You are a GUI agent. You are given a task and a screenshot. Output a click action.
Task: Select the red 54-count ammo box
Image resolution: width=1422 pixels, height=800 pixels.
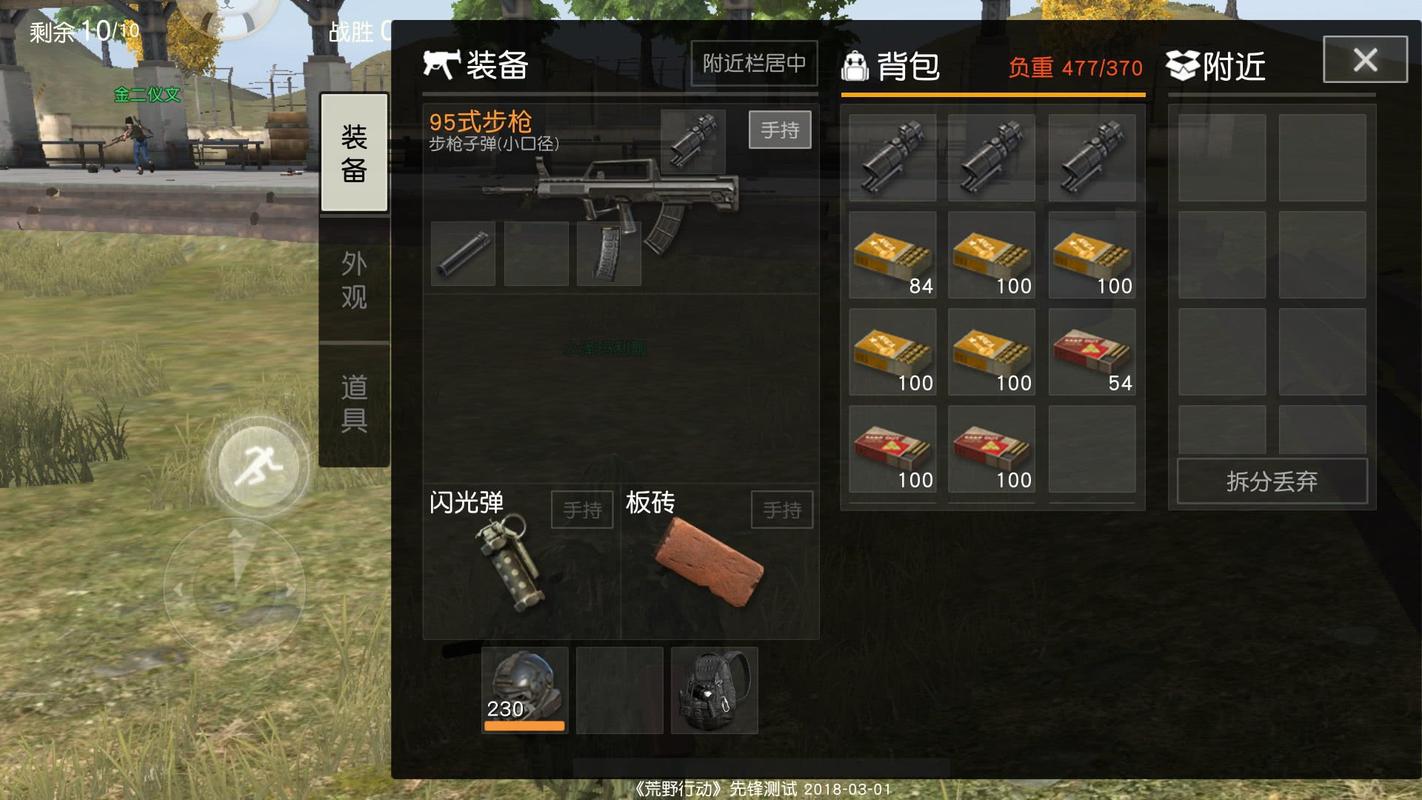1091,350
